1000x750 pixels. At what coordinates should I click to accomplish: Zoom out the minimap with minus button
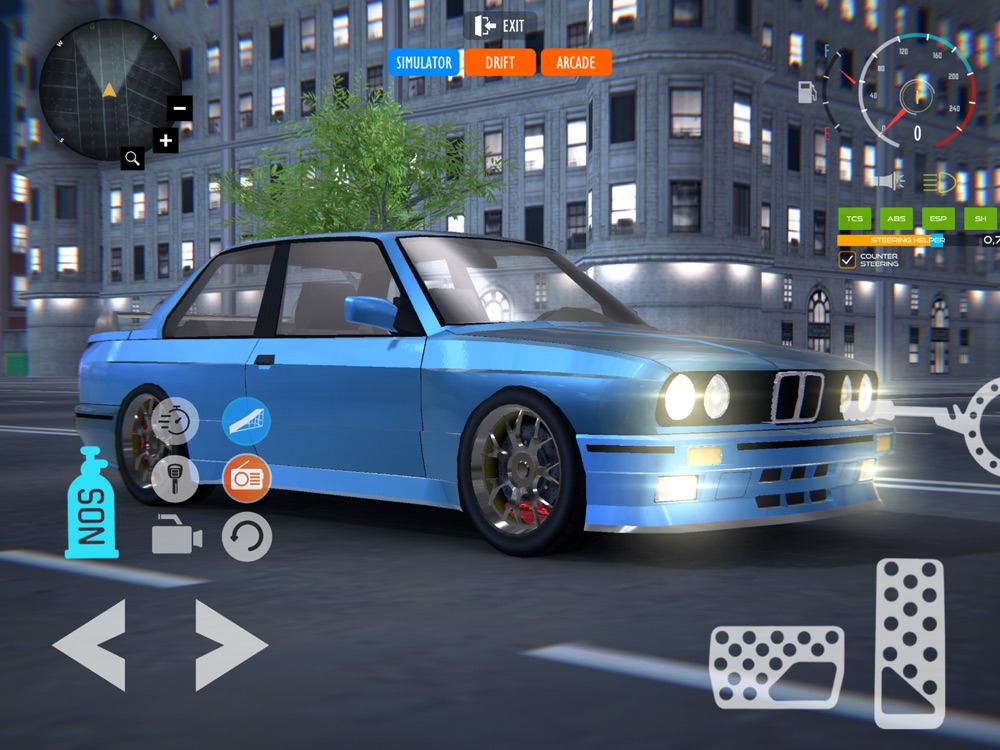[180, 108]
